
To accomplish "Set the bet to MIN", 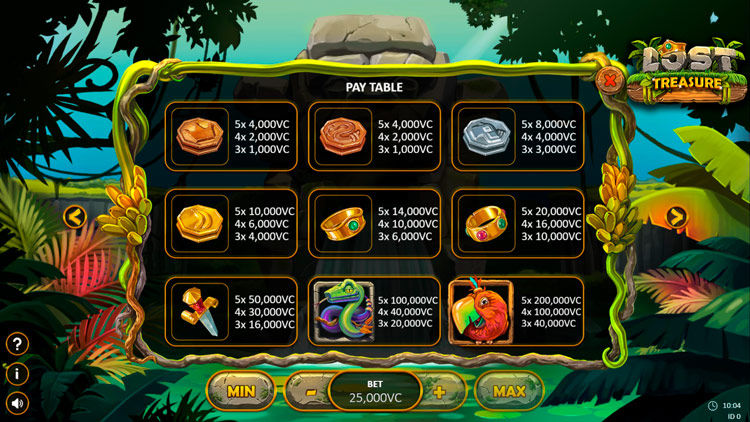I will [x=241, y=391].
